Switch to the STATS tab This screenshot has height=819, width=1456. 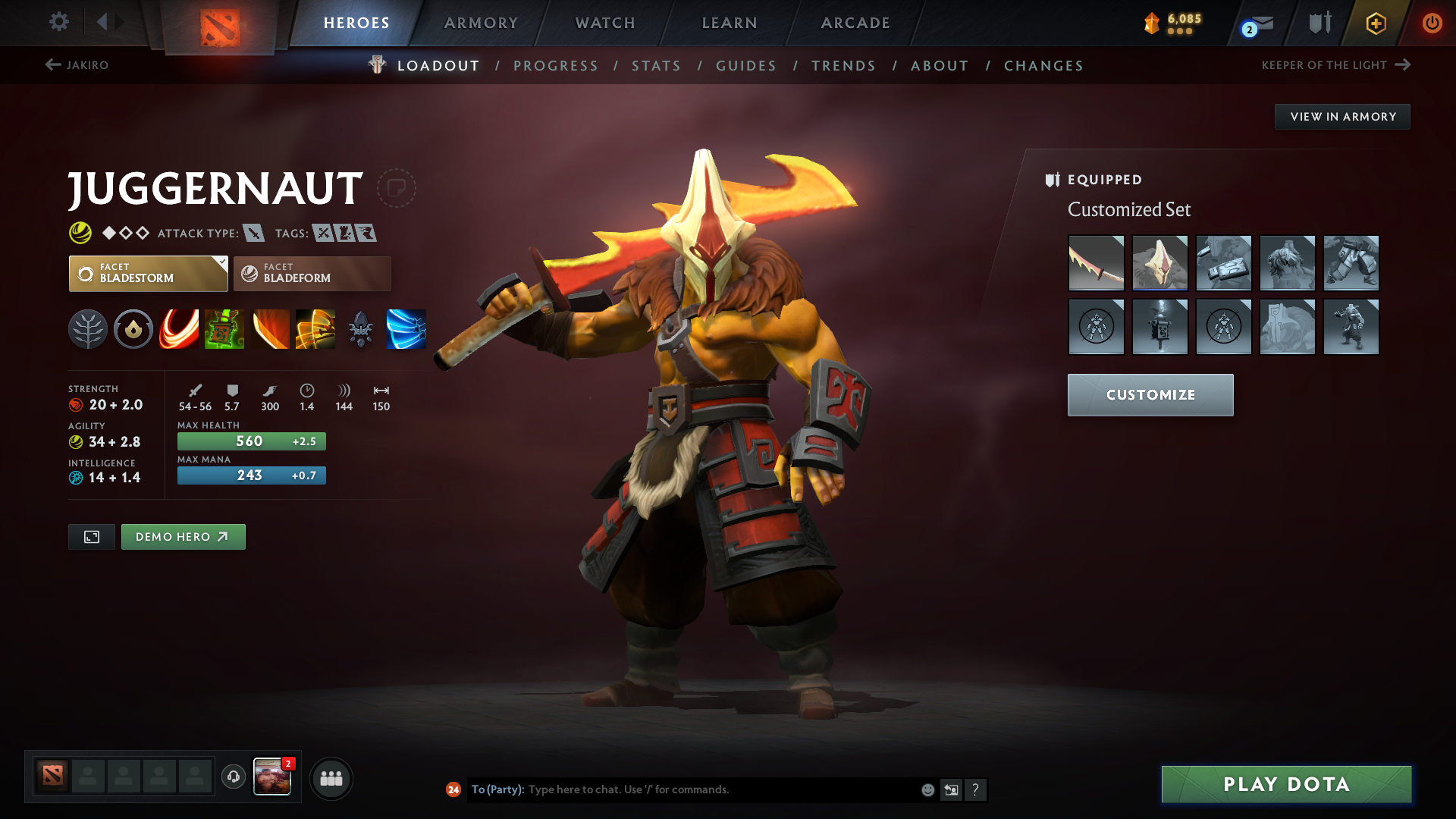(x=656, y=65)
